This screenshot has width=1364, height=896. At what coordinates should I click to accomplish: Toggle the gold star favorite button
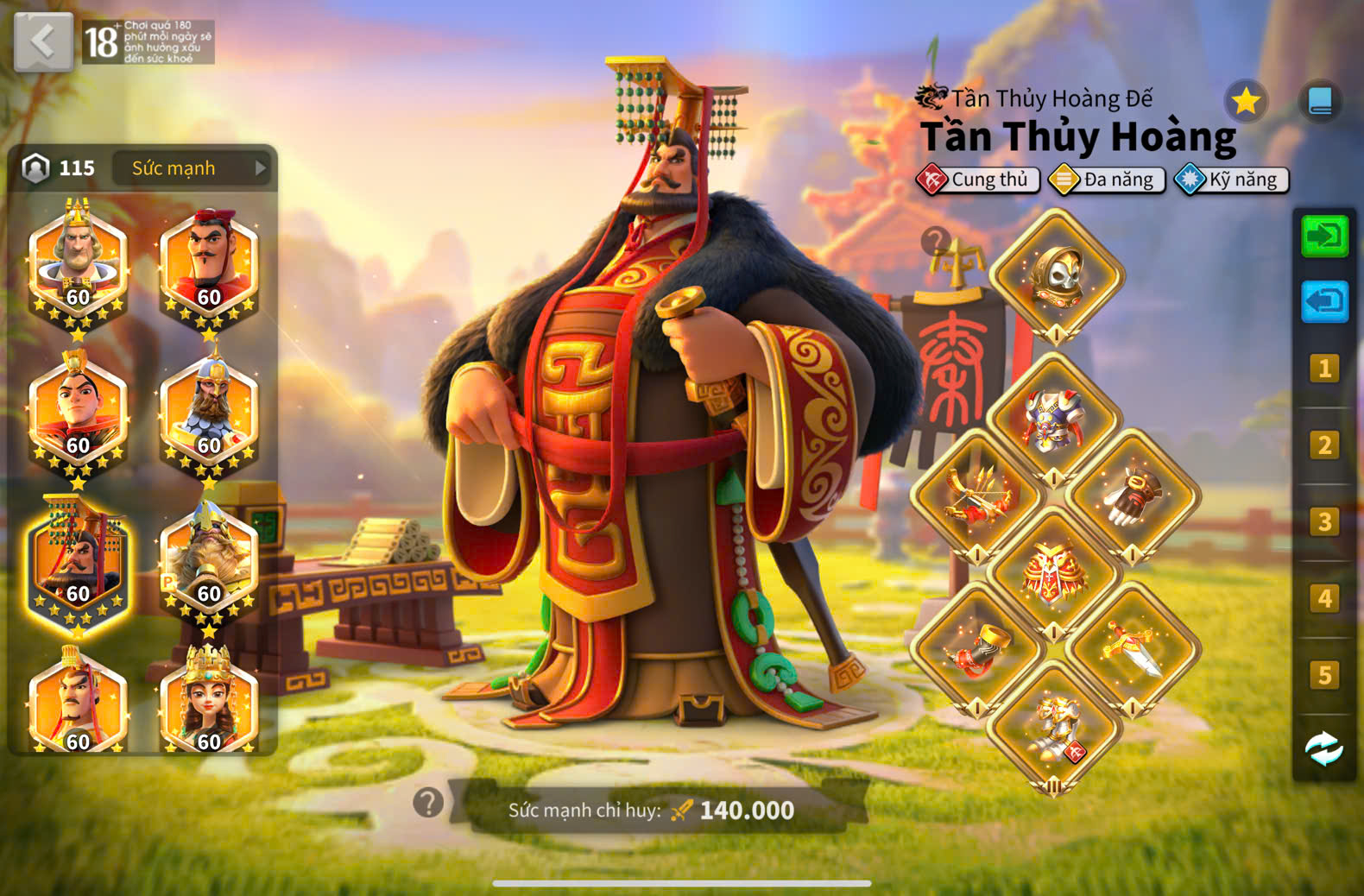tap(1246, 102)
